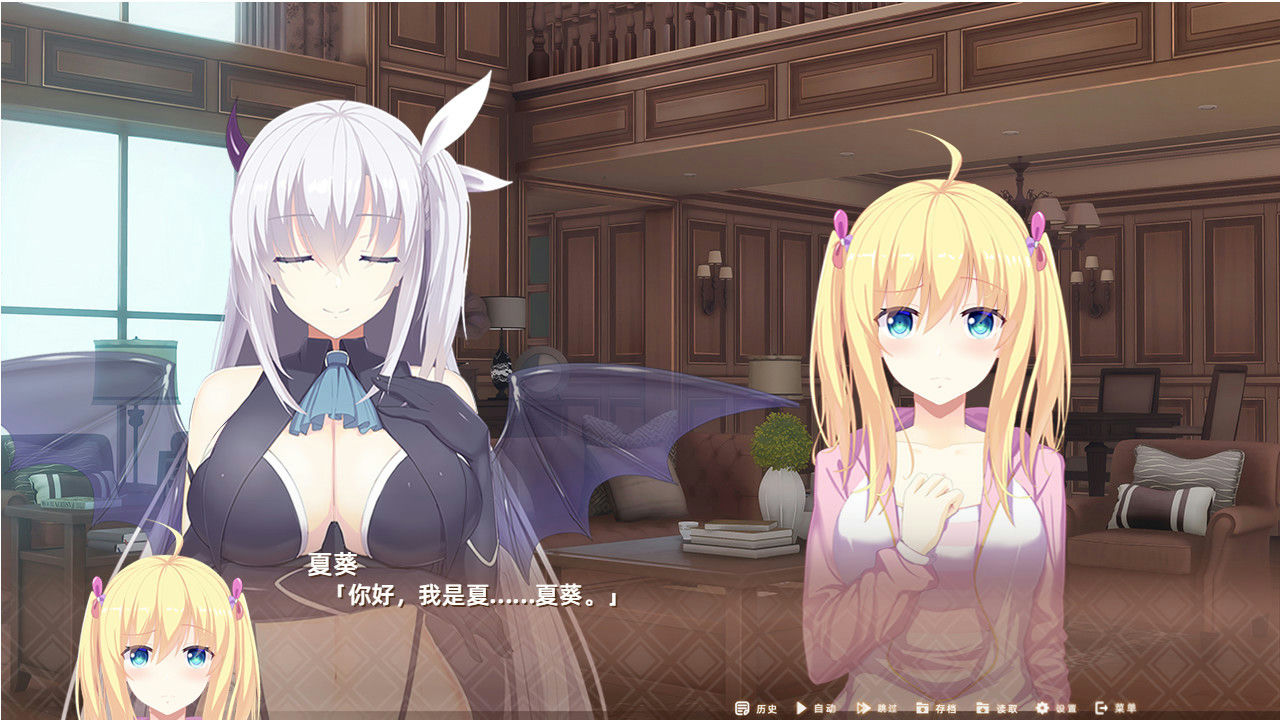Viewport: 1280px width, 720px height.
Task: Open the dialogue history via 历史 label
Action: coord(768,707)
